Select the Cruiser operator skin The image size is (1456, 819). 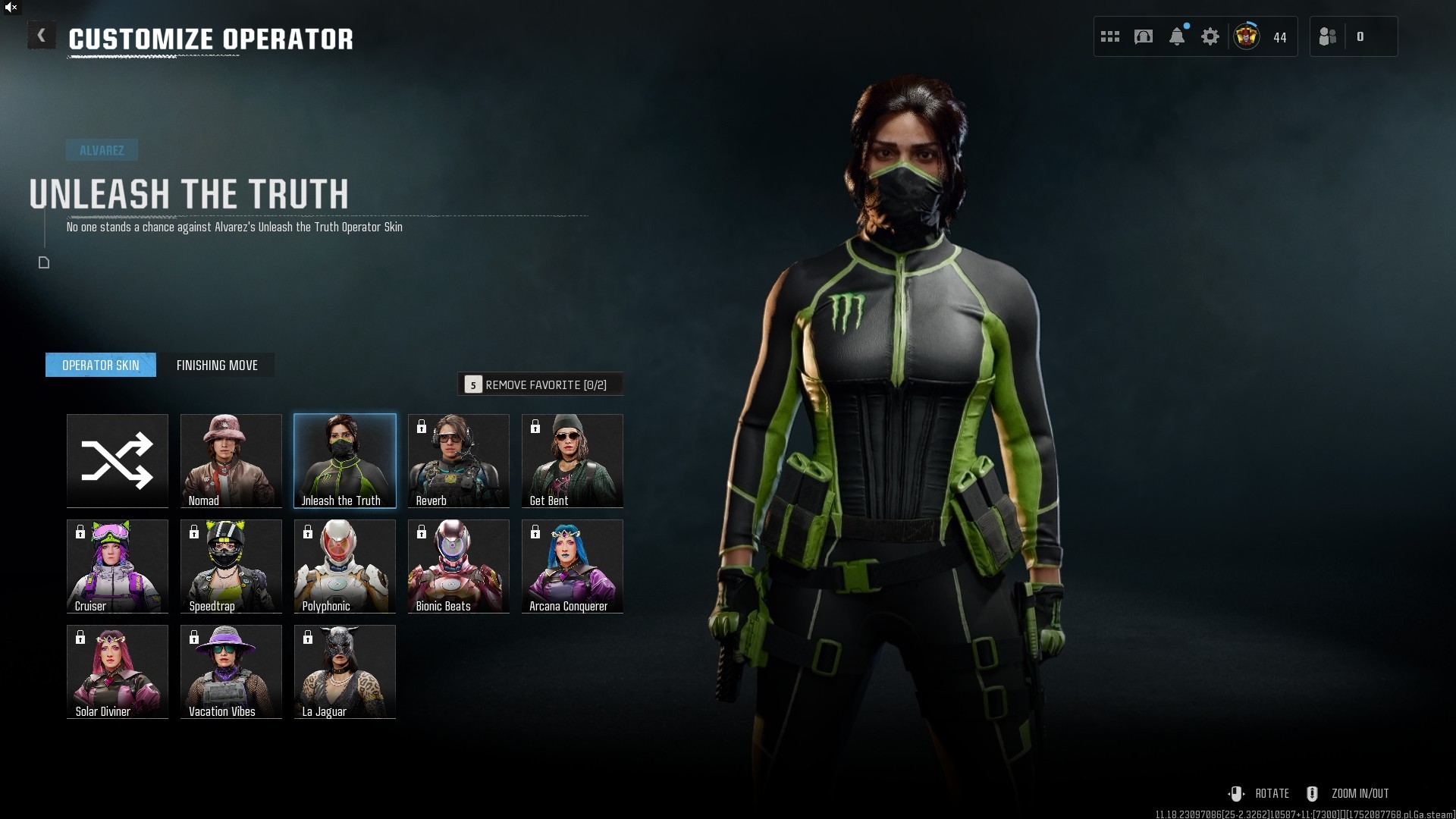(x=118, y=566)
